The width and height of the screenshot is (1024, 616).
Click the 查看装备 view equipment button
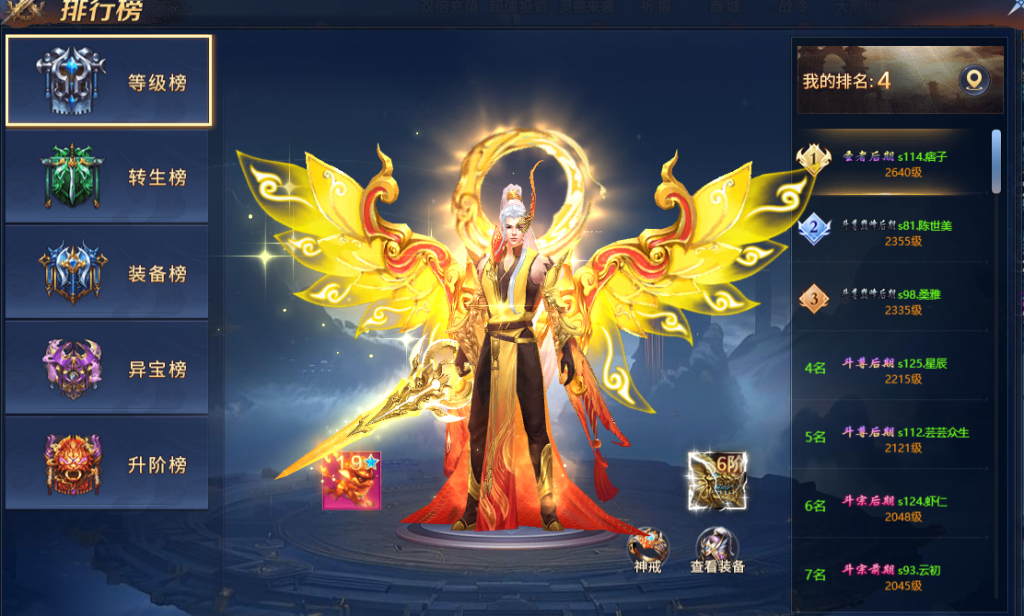click(x=716, y=546)
